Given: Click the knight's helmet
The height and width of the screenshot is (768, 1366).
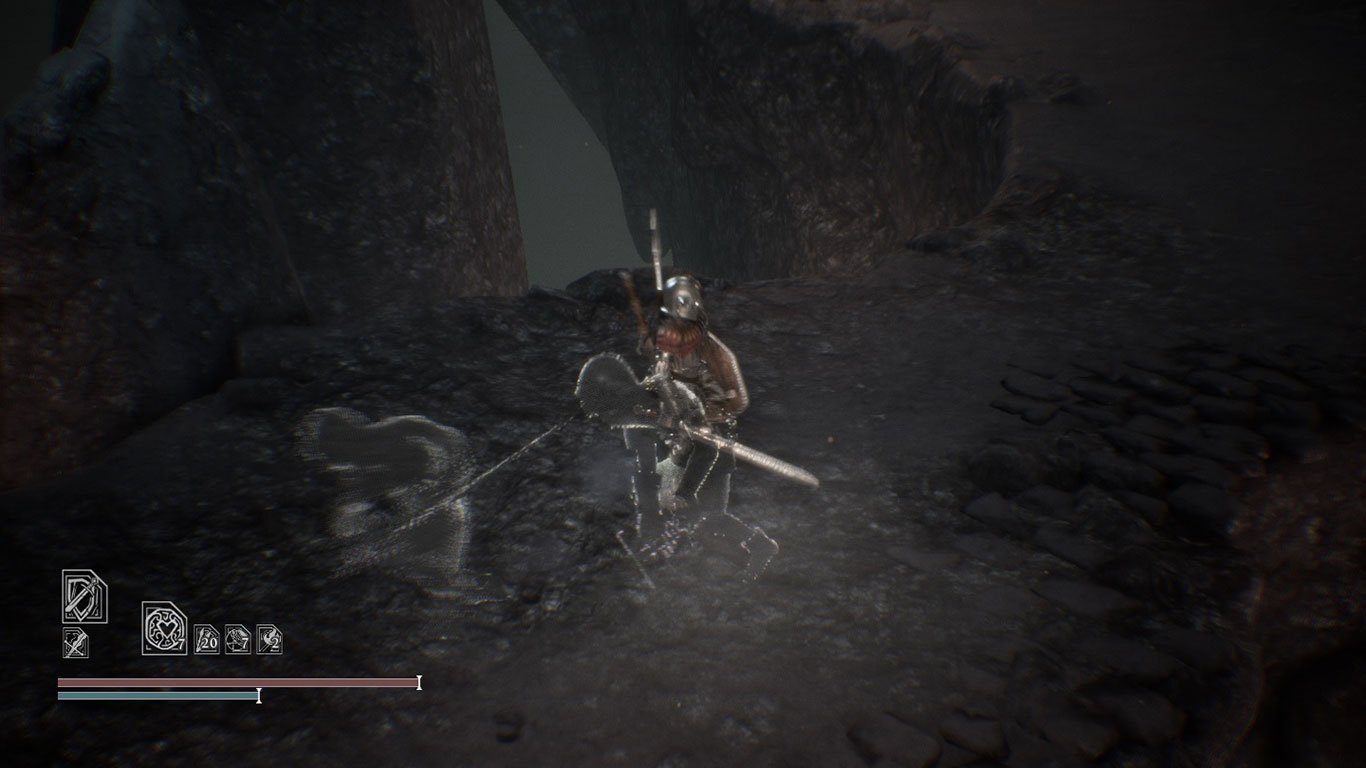Looking at the screenshot, I should pos(684,295).
